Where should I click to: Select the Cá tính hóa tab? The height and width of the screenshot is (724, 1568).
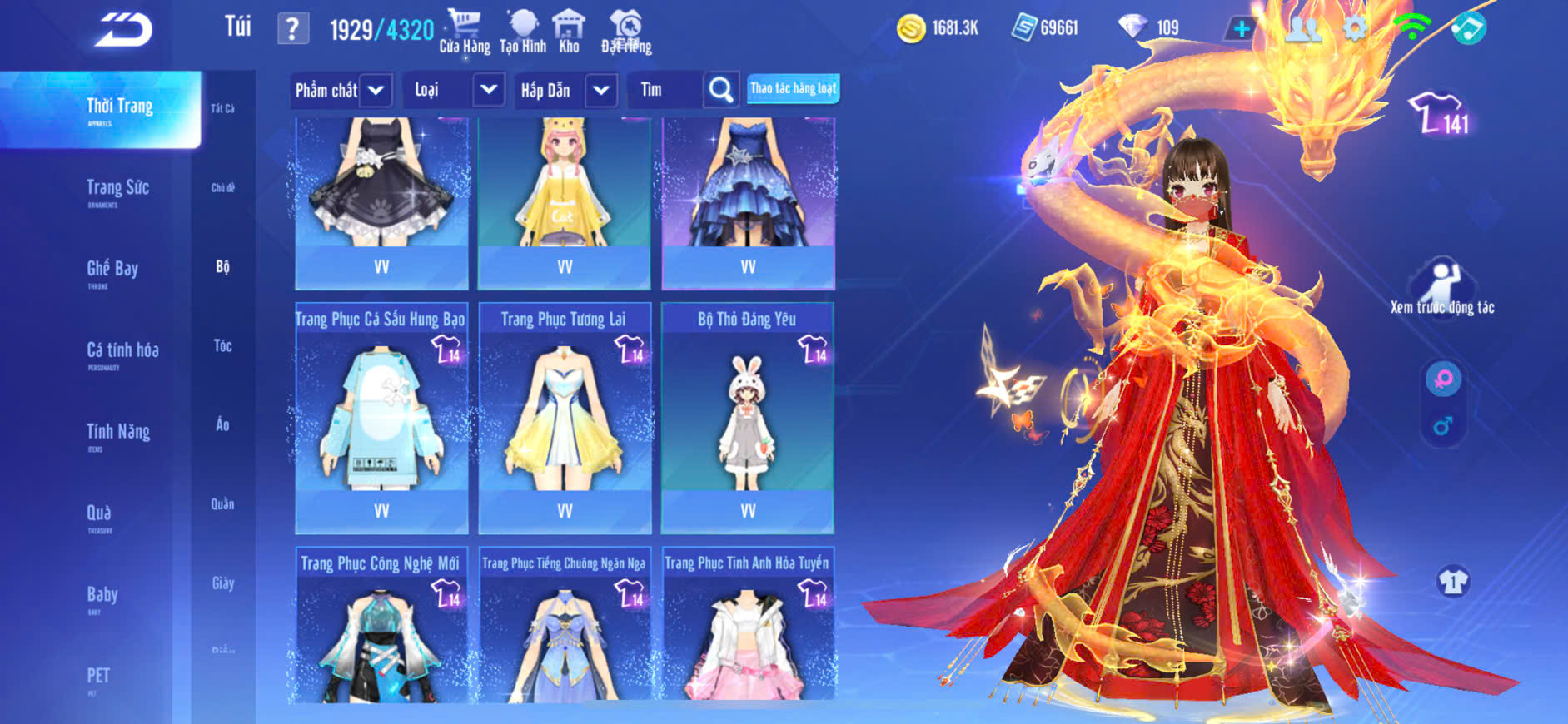coord(122,353)
